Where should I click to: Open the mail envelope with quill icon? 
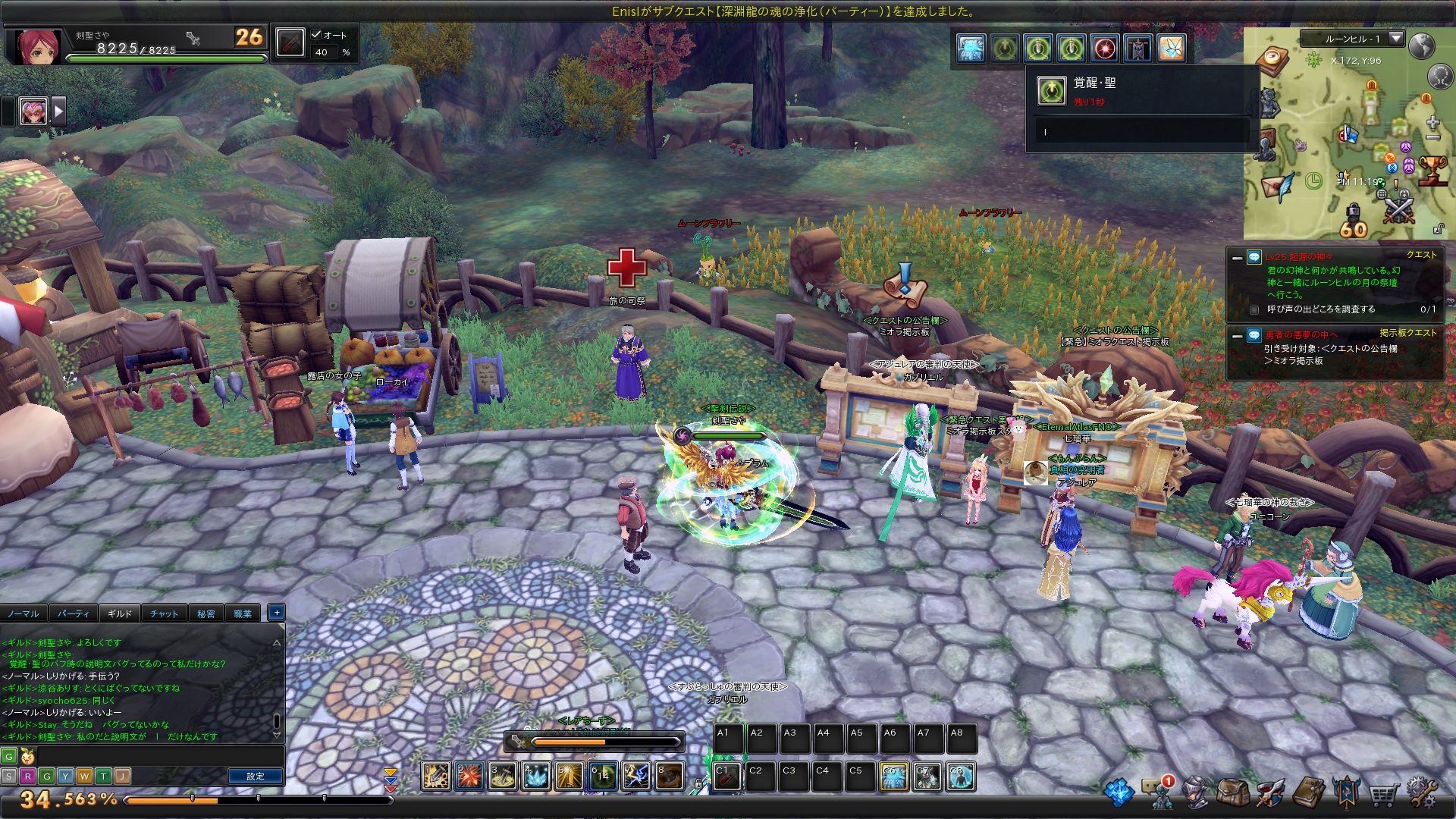1277,186
